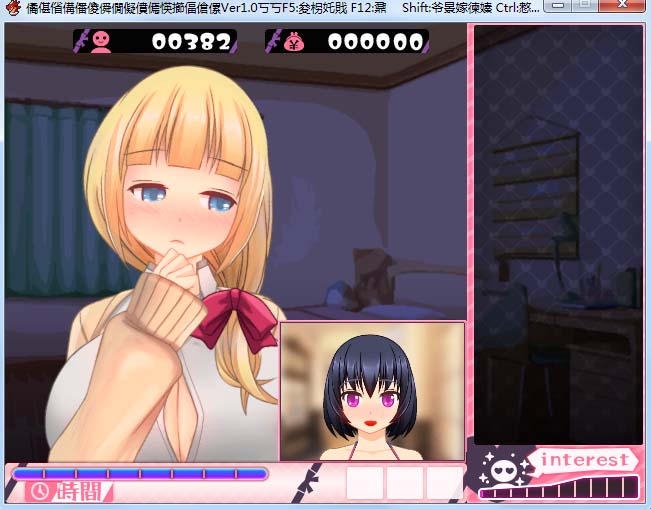Select the black-haired girl portrait panel
The height and width of the screenshot is (509, 651).
372,391
